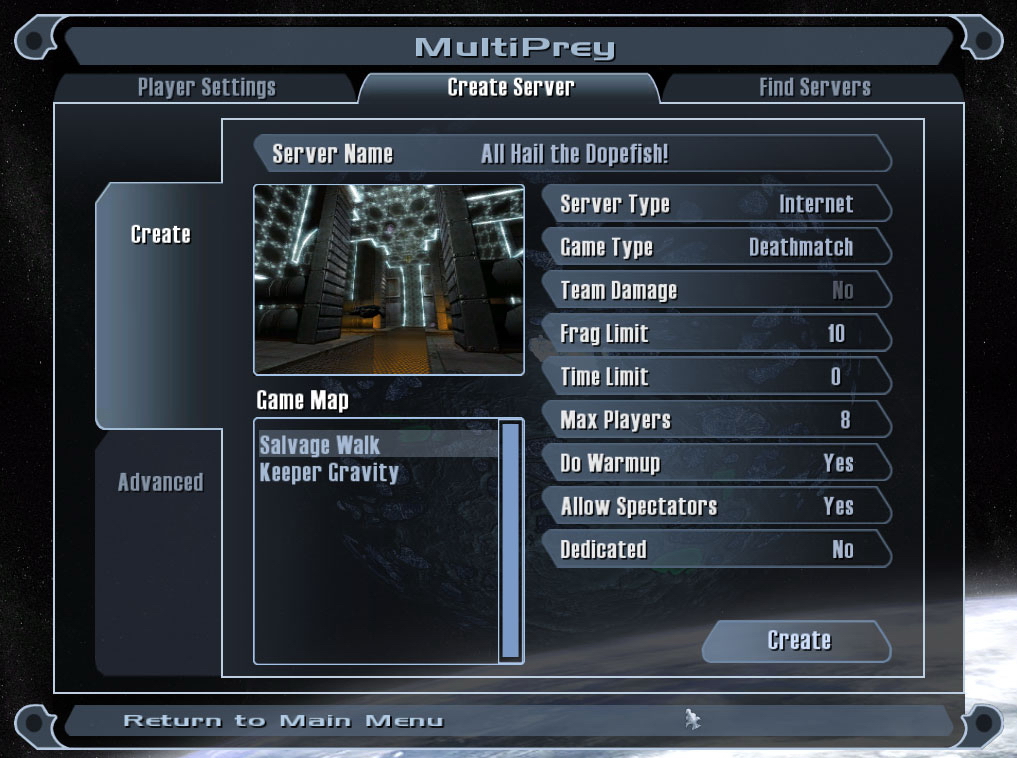Viewport: 1017px width, 758px height.
Task: Cycle the Game Type option
Action: tap(715, 248)
